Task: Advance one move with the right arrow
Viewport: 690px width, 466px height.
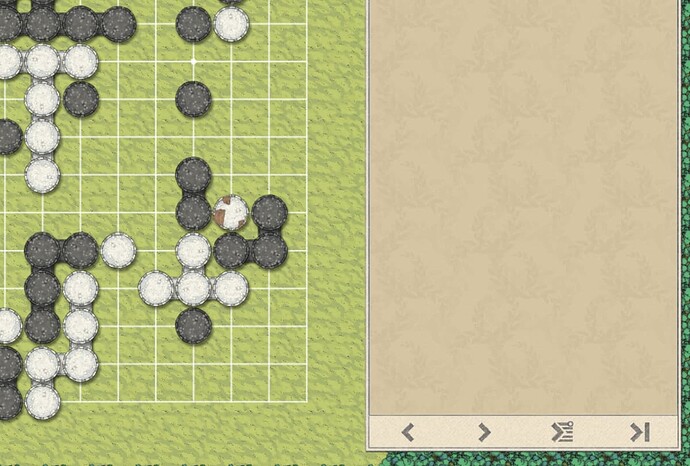Action: 484,432
